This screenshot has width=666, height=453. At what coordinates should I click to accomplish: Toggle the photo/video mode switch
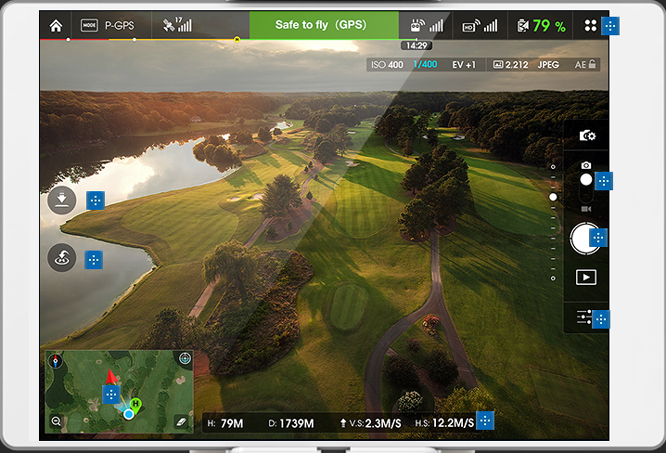[586, 180]
